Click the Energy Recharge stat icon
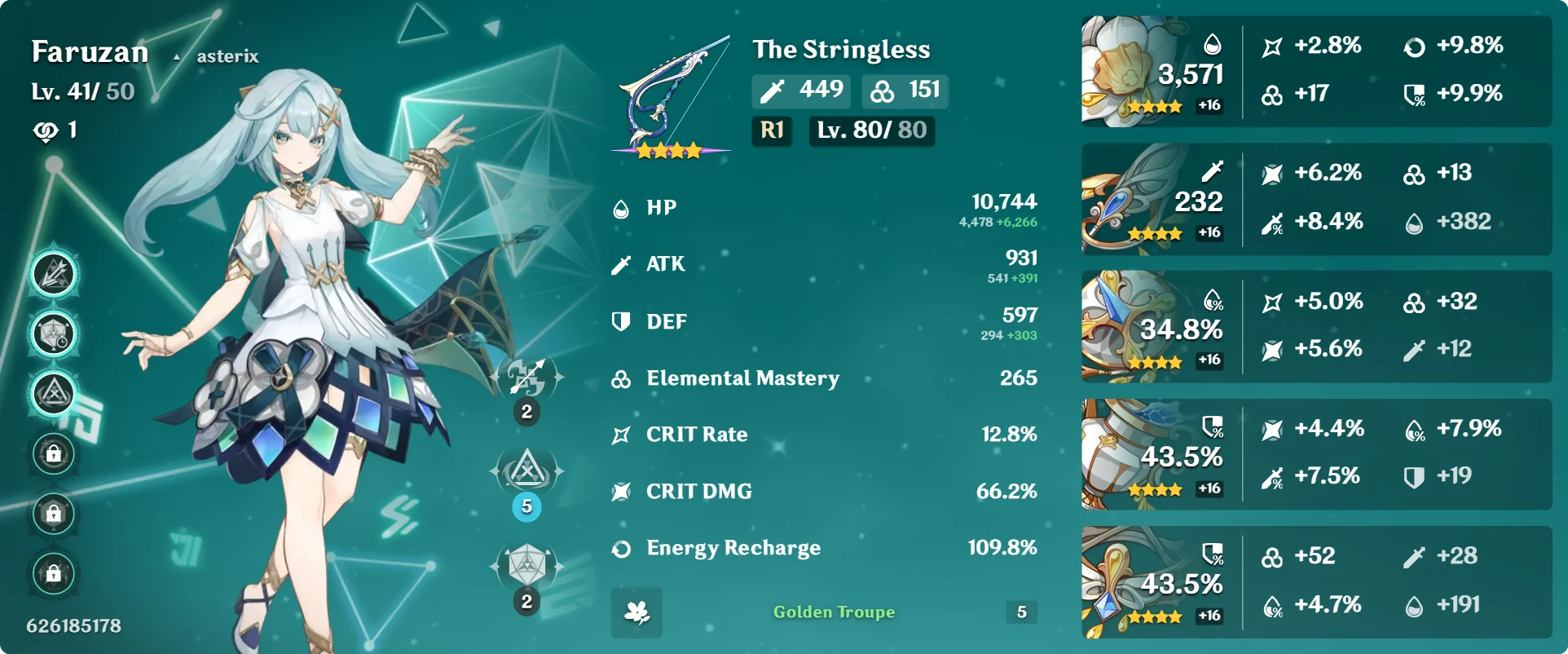The image size is (1568, 654). pos(621,548)
